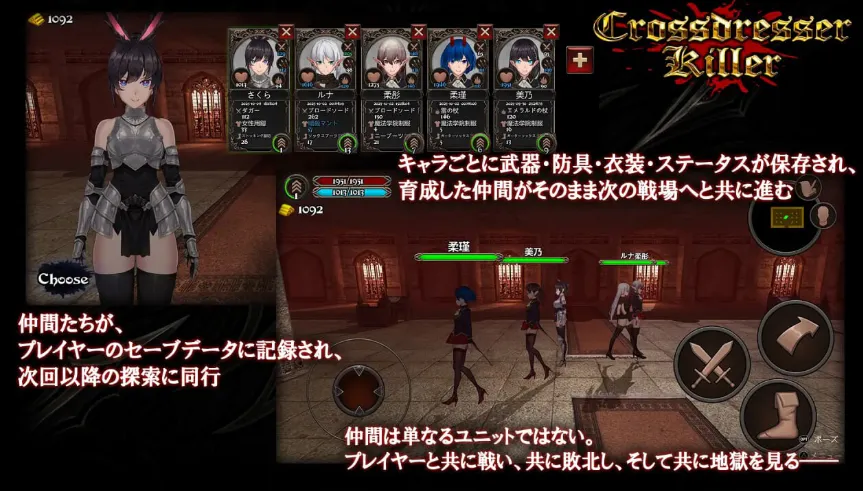The height and width of the screenshot is (491, 863).
Task: Remove 柔彤 with the red X button
Action: [418, 32]
